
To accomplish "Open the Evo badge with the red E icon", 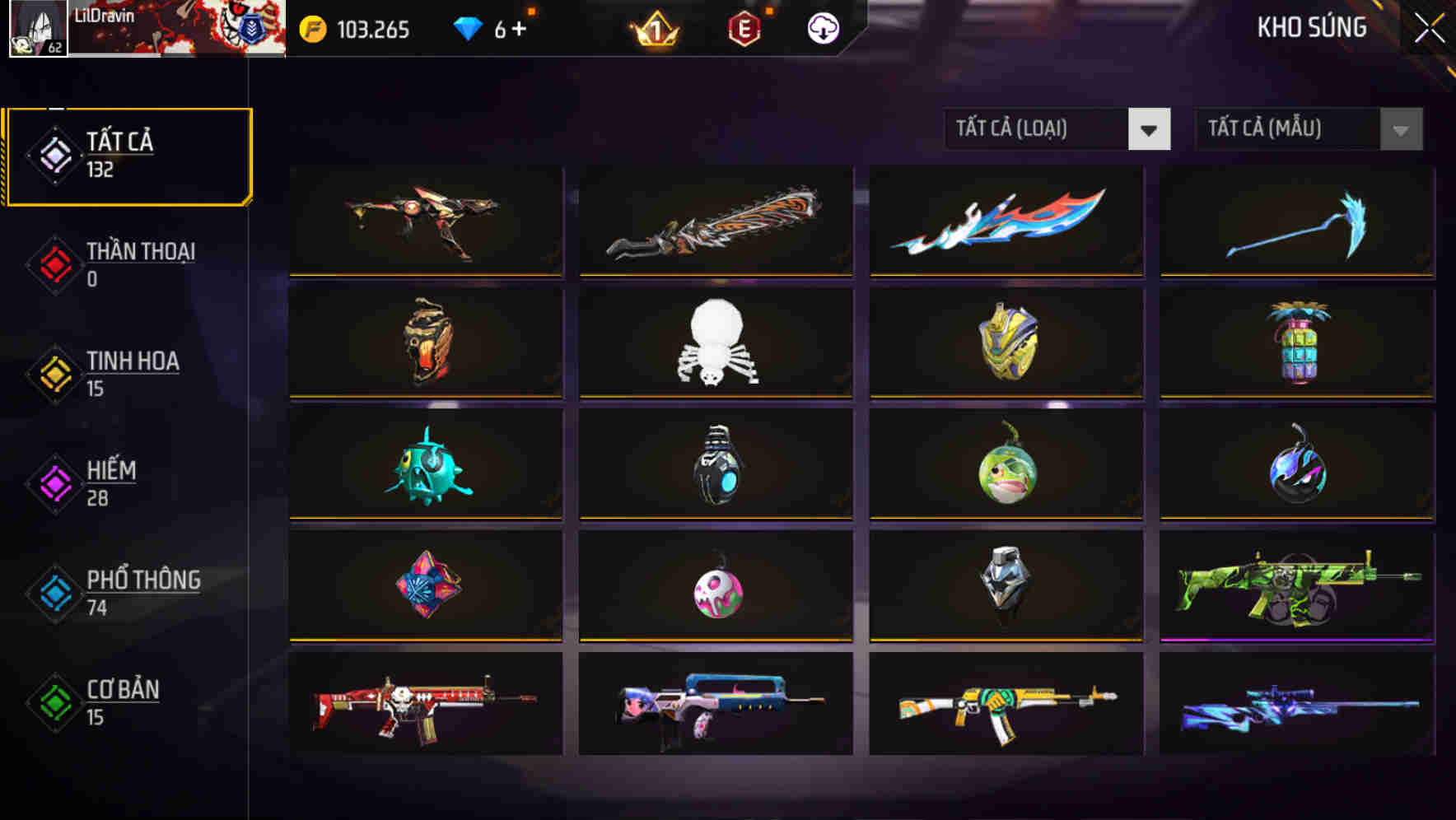I will 741,27.
